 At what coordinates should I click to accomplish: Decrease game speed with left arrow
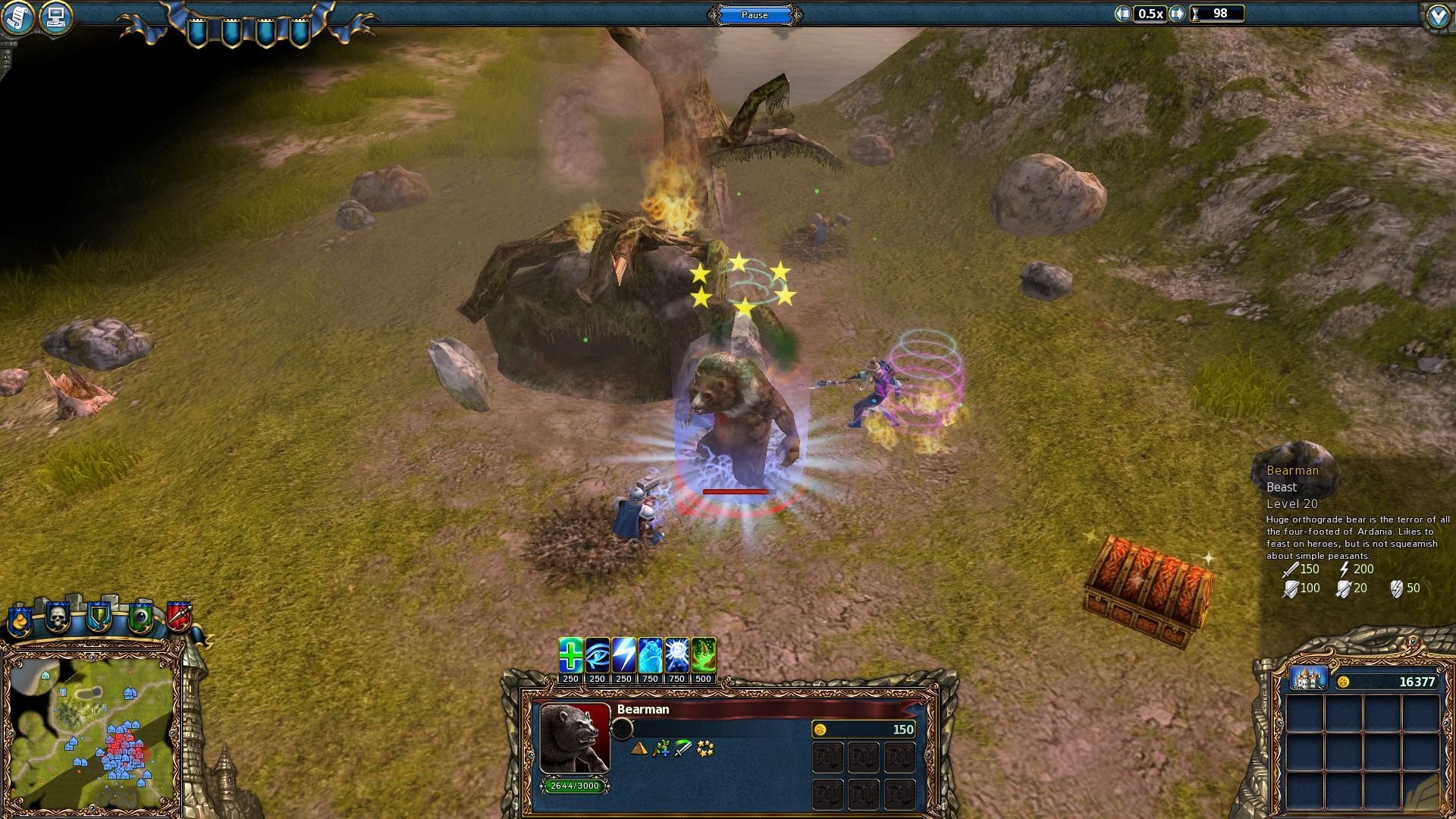pos(1122,14)
